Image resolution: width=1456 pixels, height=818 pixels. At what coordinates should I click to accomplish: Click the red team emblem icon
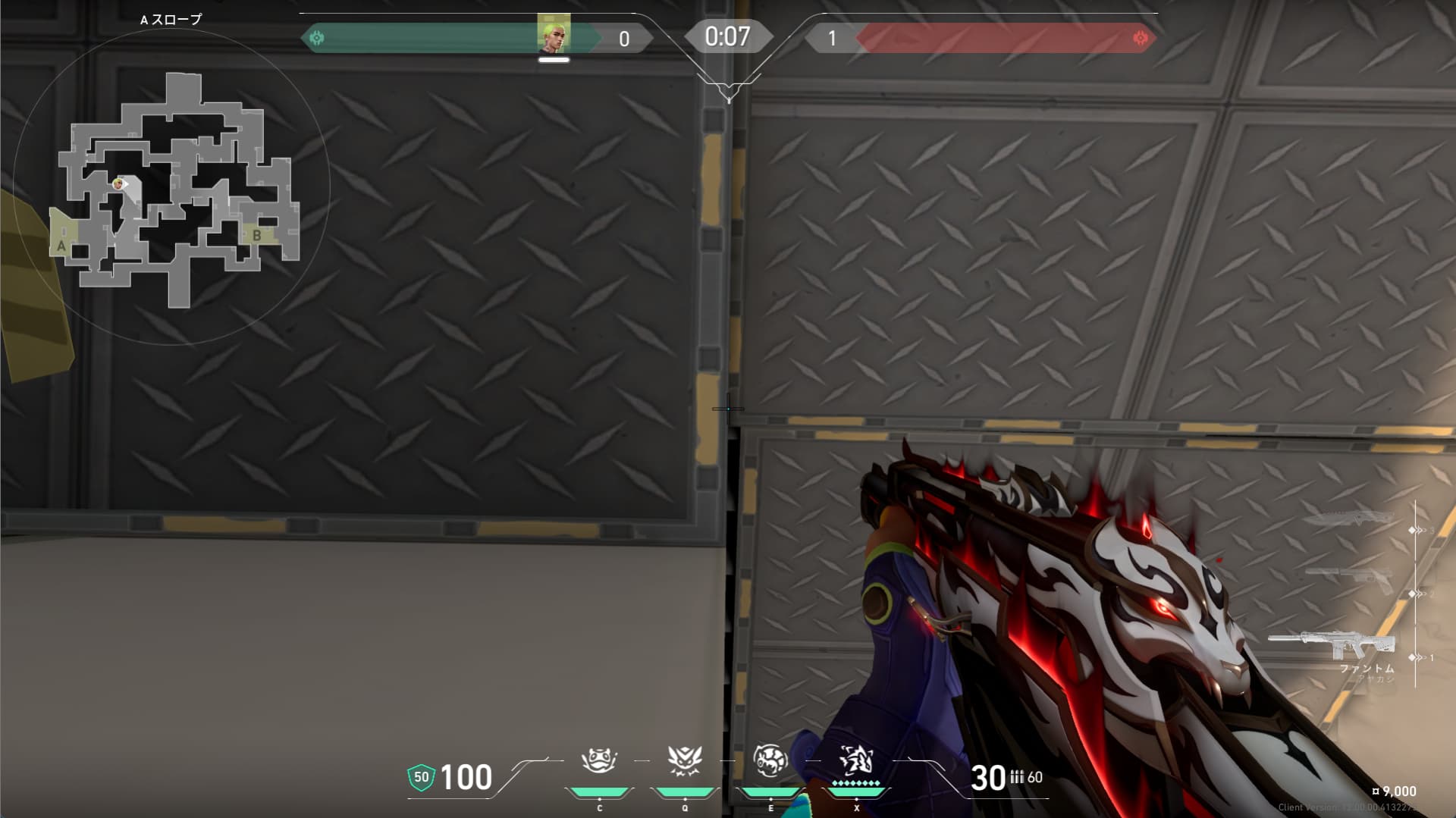tap(1139, 38)
